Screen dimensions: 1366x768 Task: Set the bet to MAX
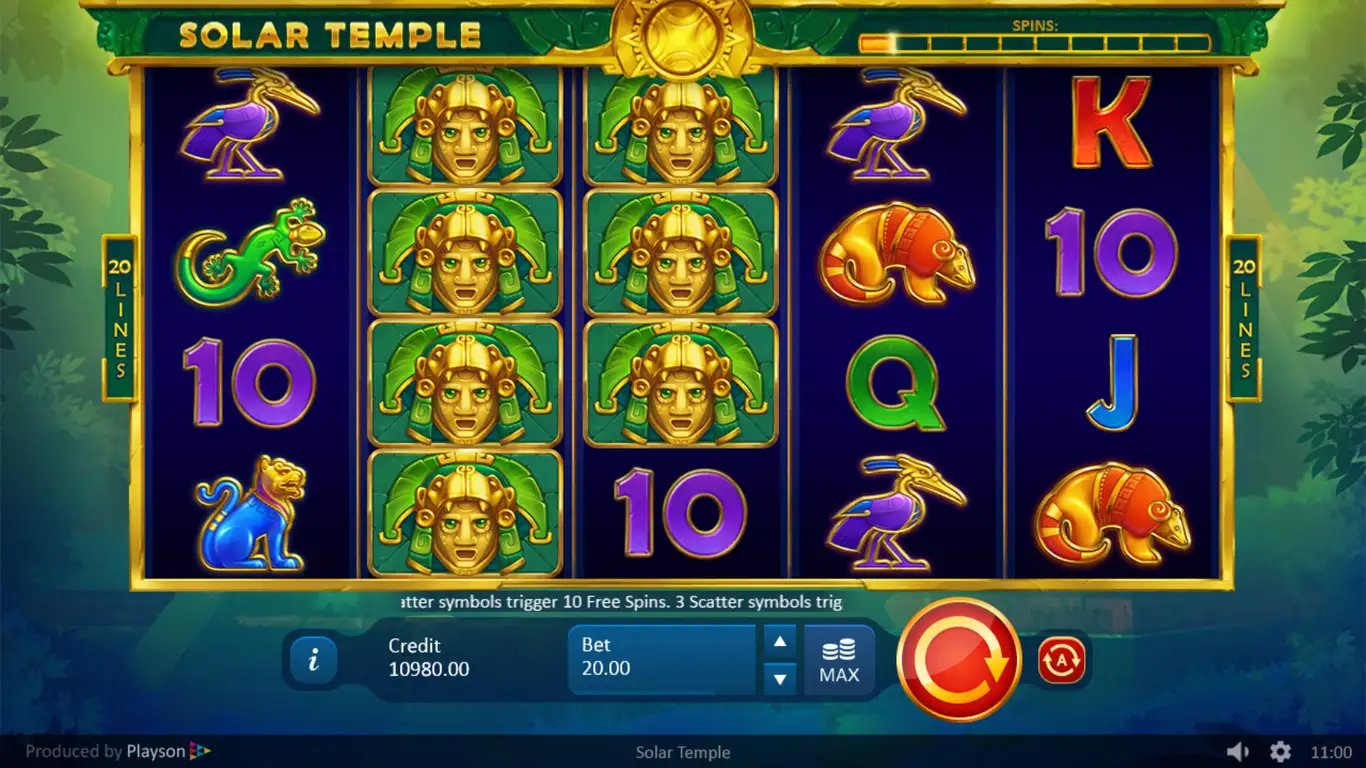(839, 661)
